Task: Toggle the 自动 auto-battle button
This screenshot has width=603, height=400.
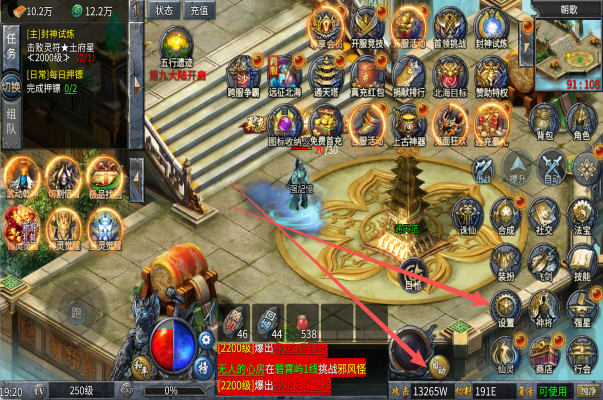Action: click(x=552, y=167)
